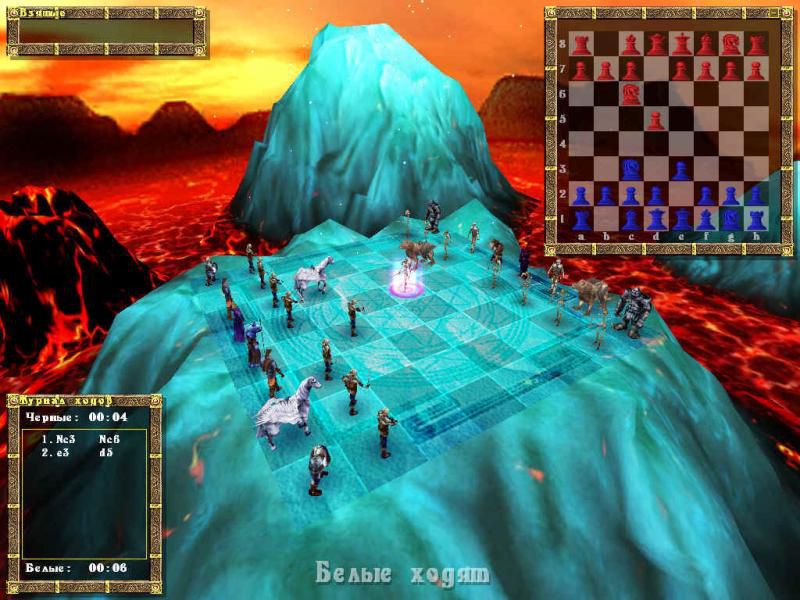This screenshot has height=600, width=800.
Task: Pick the blue knight on g1
Action: click(732, 219)
